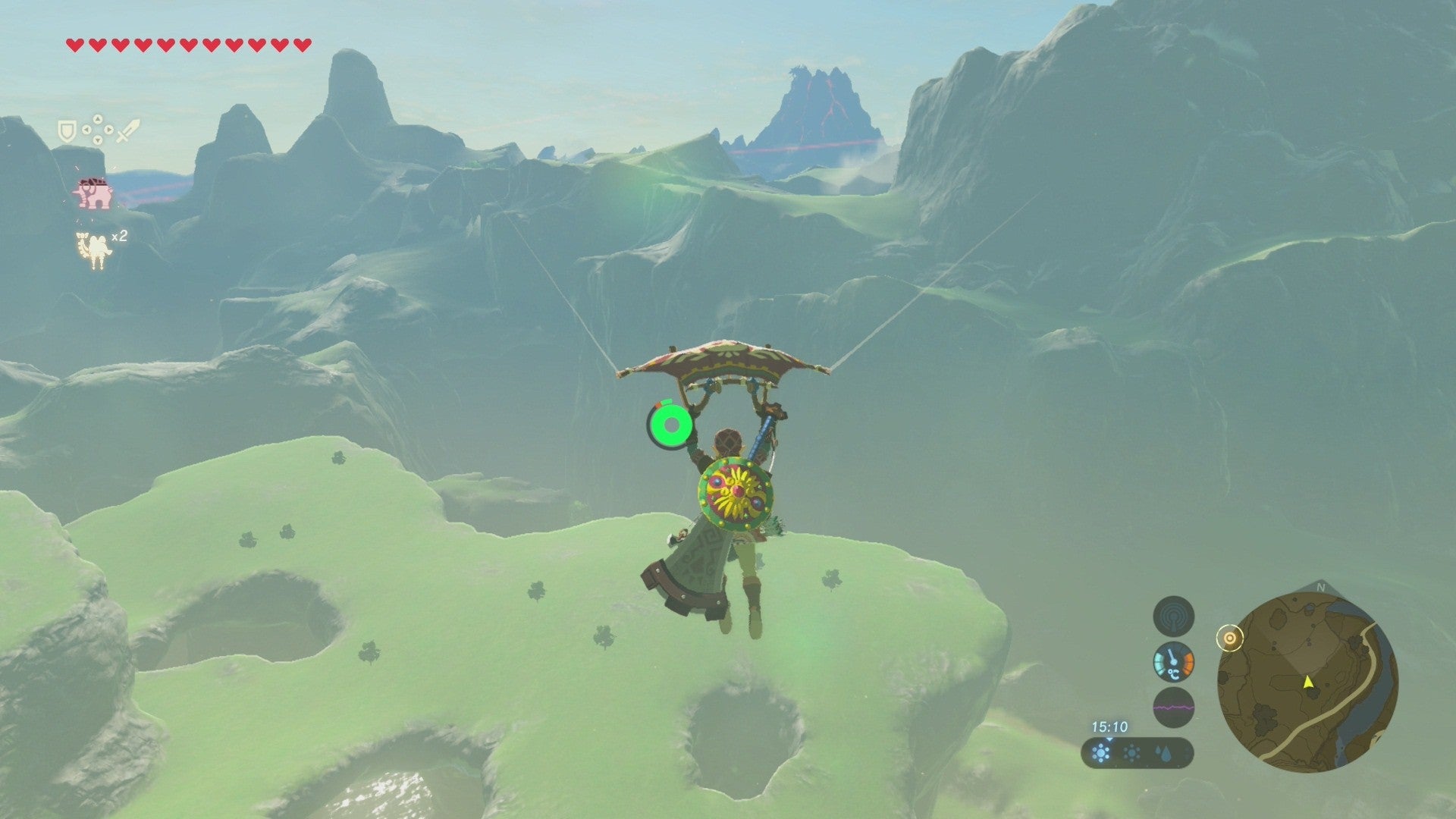Click the purple noise meter icon
Viewport: 1456px width, 819px height.
pyautogui.click(x=1173, y=705)
